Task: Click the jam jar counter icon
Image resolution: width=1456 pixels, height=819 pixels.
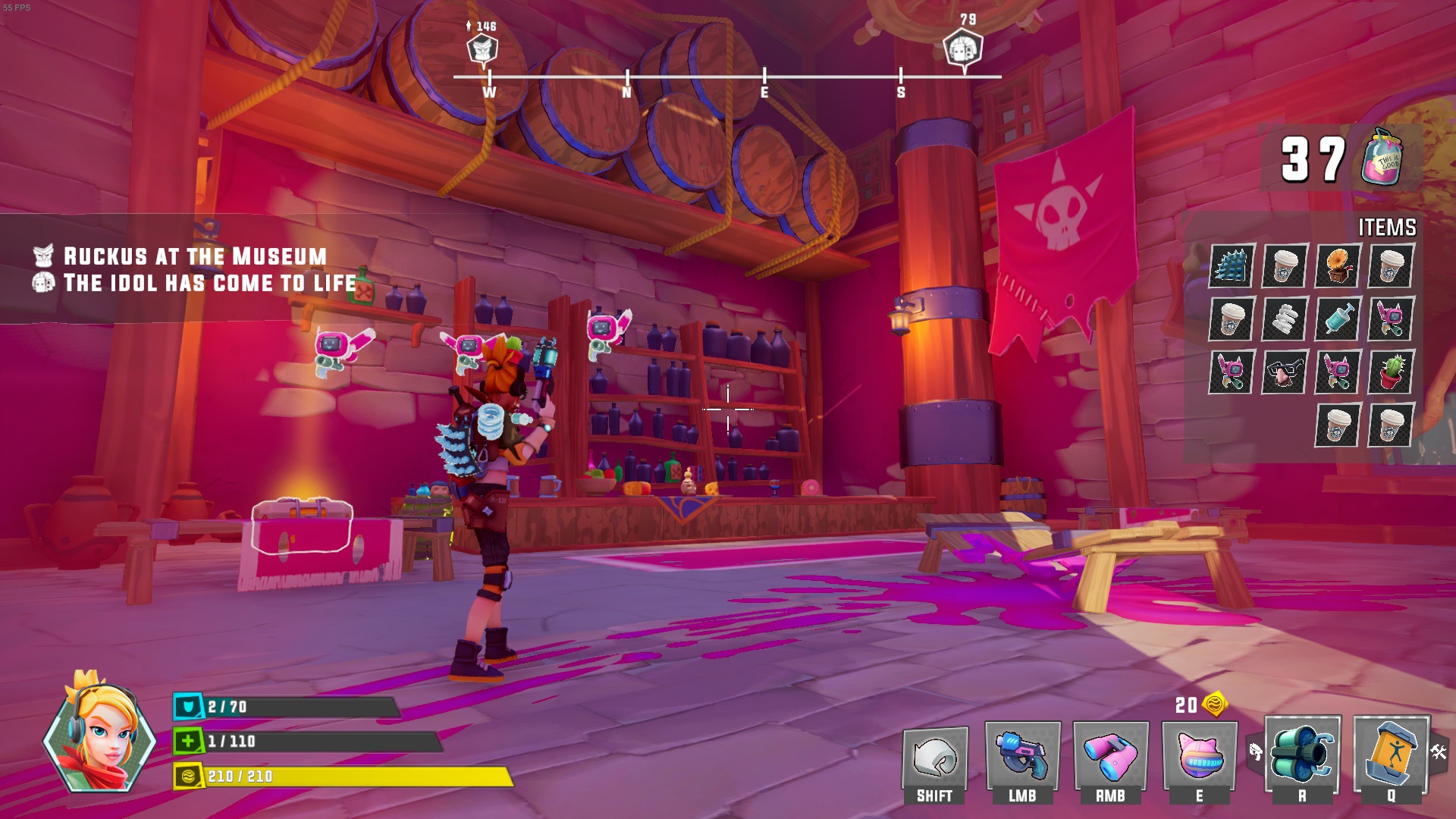Action: click(1382, 158)
